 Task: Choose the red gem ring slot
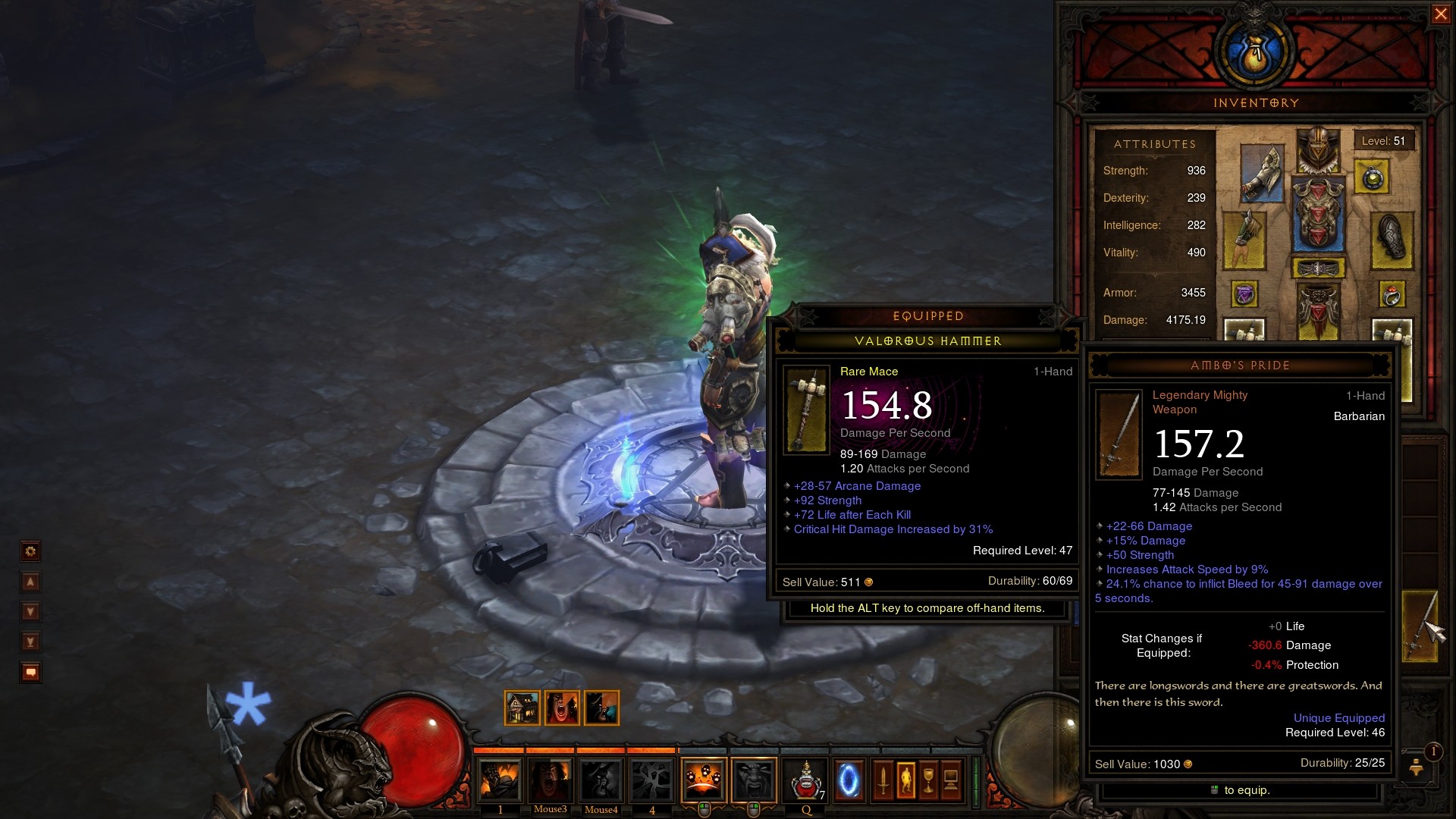click(x=1392, y=294)
